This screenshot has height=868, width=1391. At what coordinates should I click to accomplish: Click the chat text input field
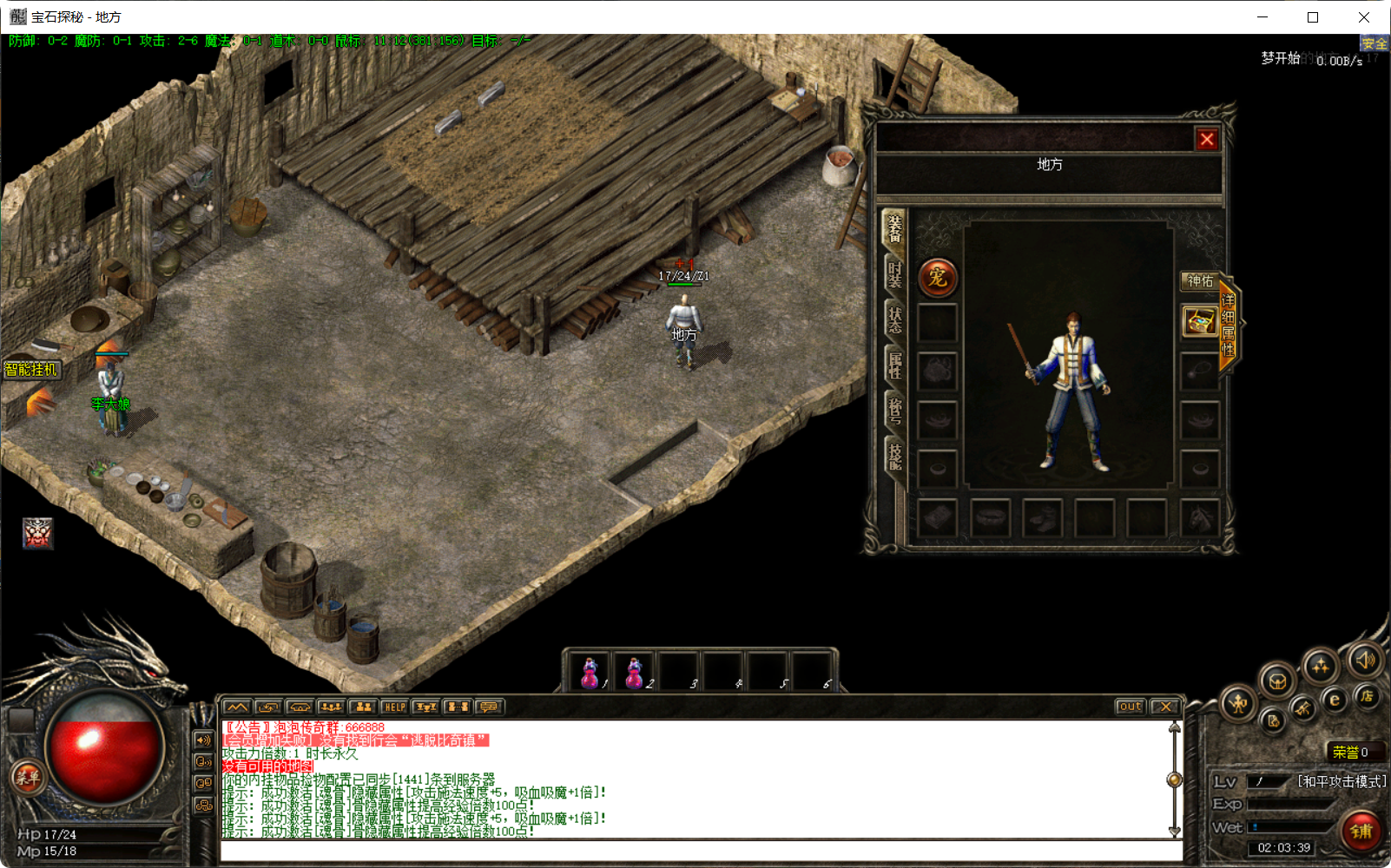point(695,851)
